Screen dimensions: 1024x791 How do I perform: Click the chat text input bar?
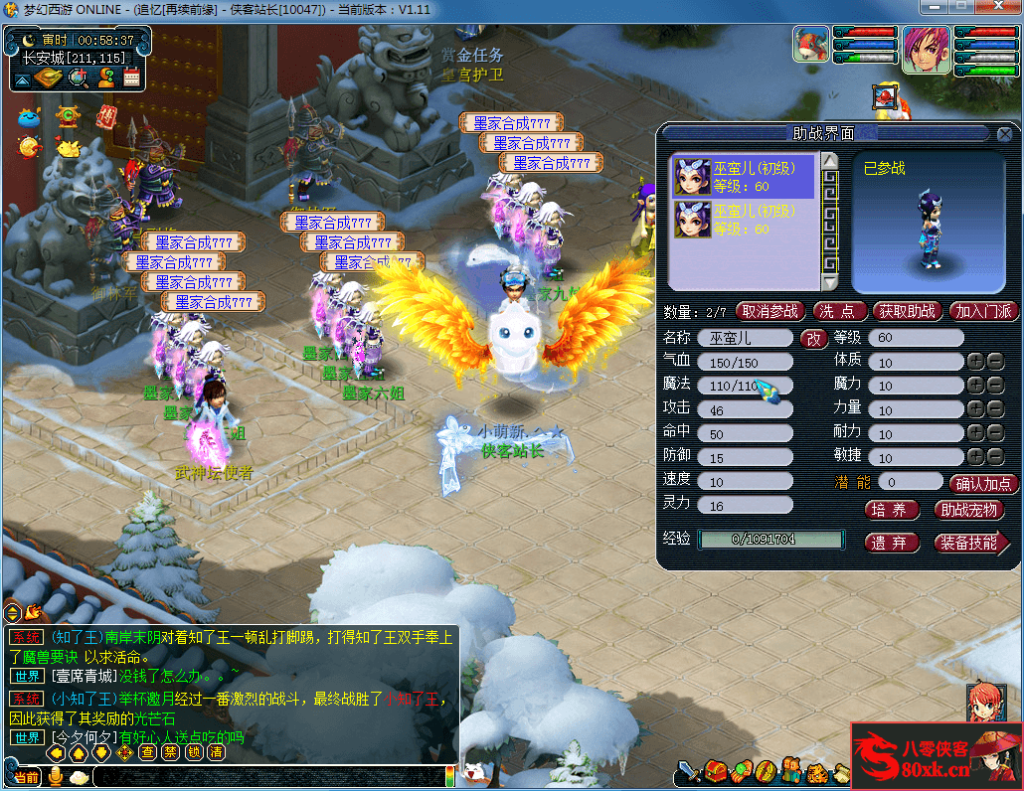(270, 777)
